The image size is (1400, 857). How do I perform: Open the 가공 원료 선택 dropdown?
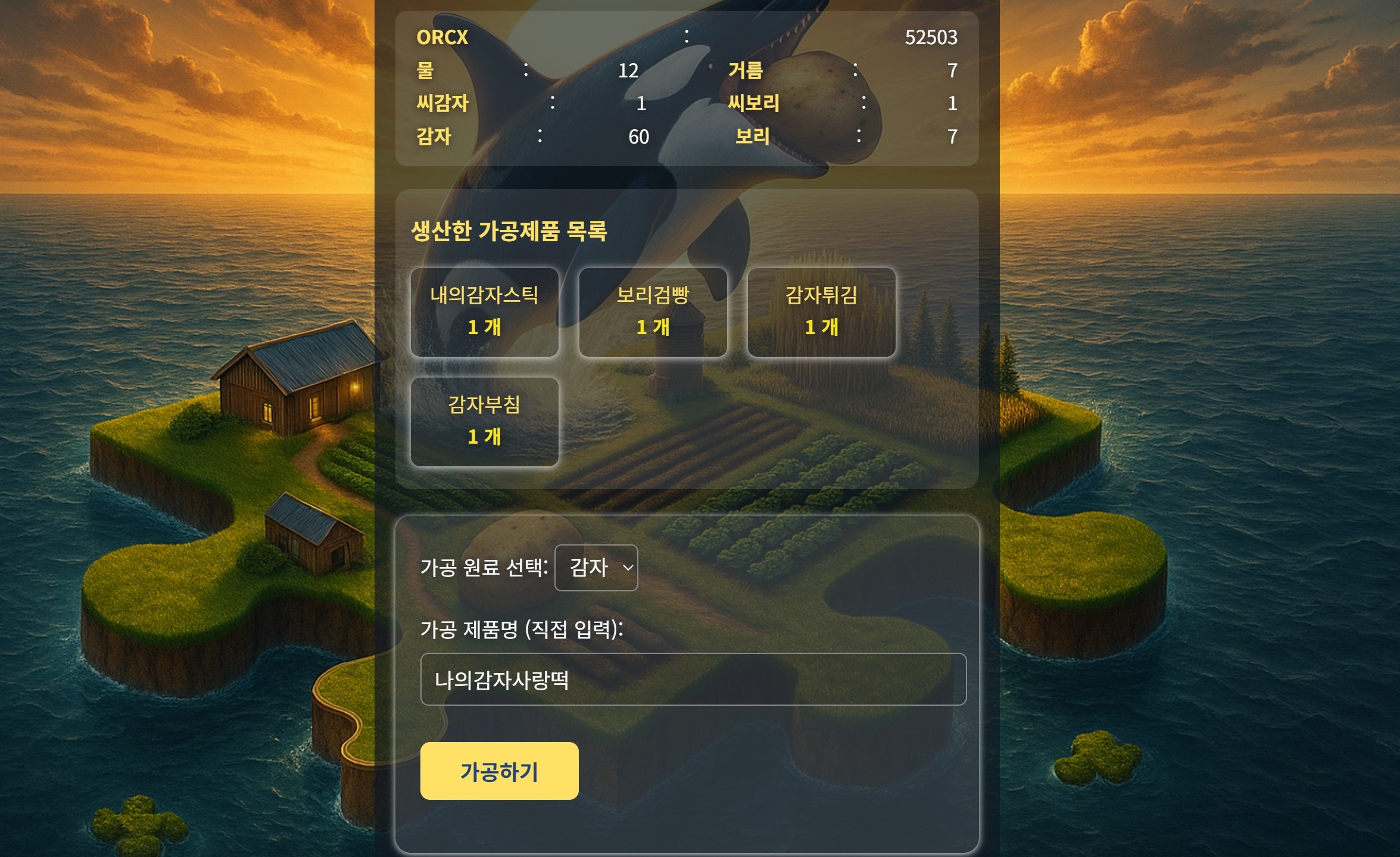pos(596,568)
